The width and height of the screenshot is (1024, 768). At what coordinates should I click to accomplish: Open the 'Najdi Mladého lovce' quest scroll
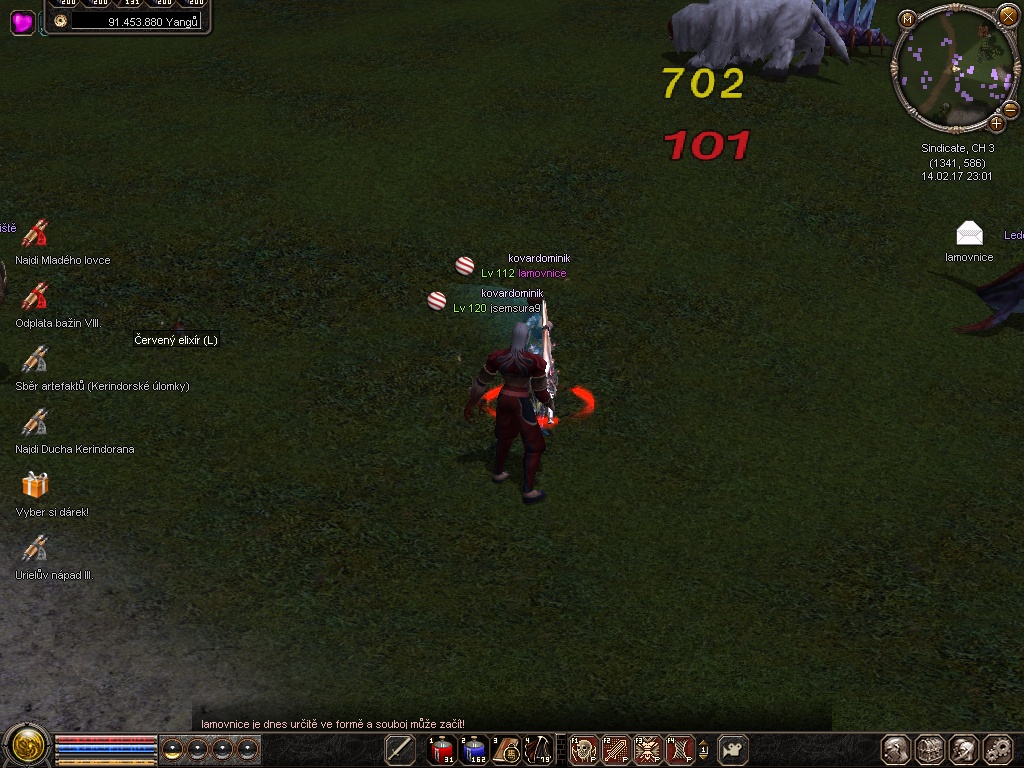35,234
